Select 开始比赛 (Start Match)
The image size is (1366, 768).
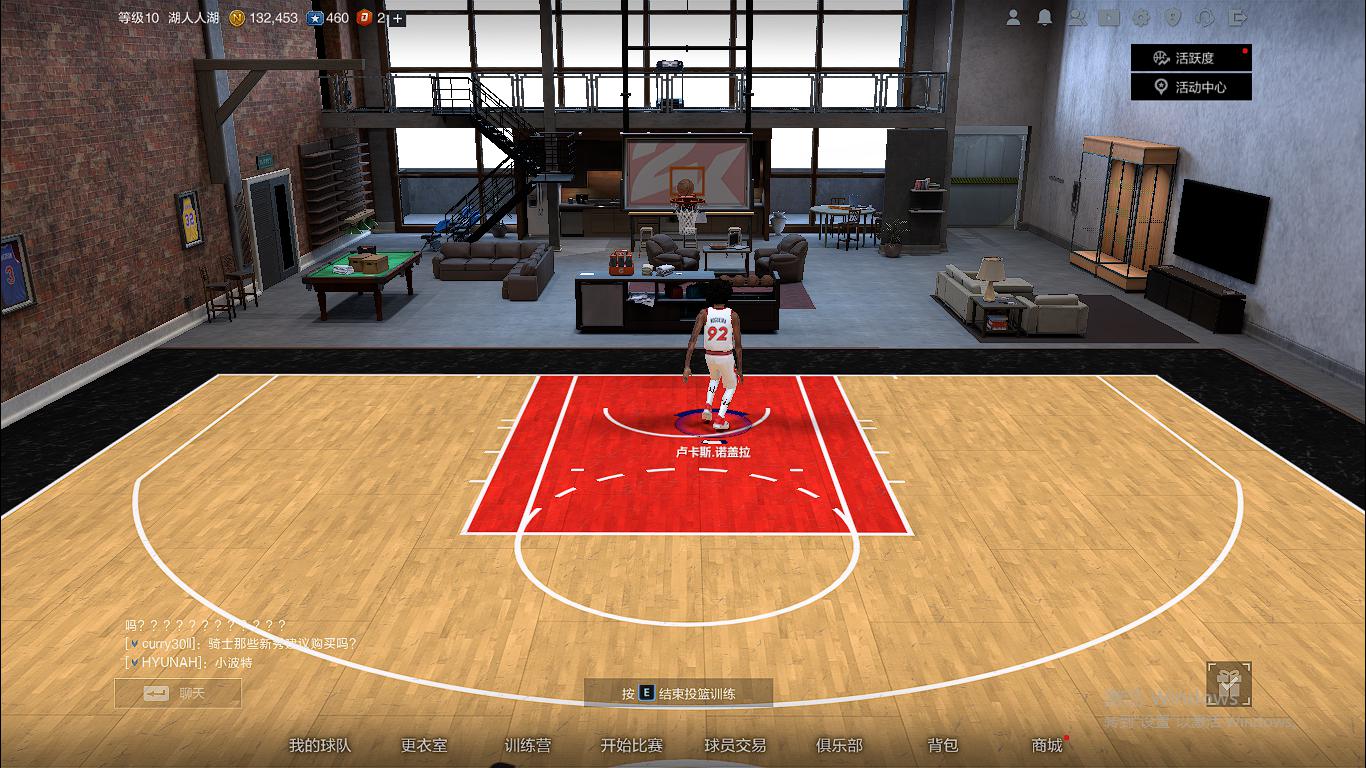click(x=631, y=746)
